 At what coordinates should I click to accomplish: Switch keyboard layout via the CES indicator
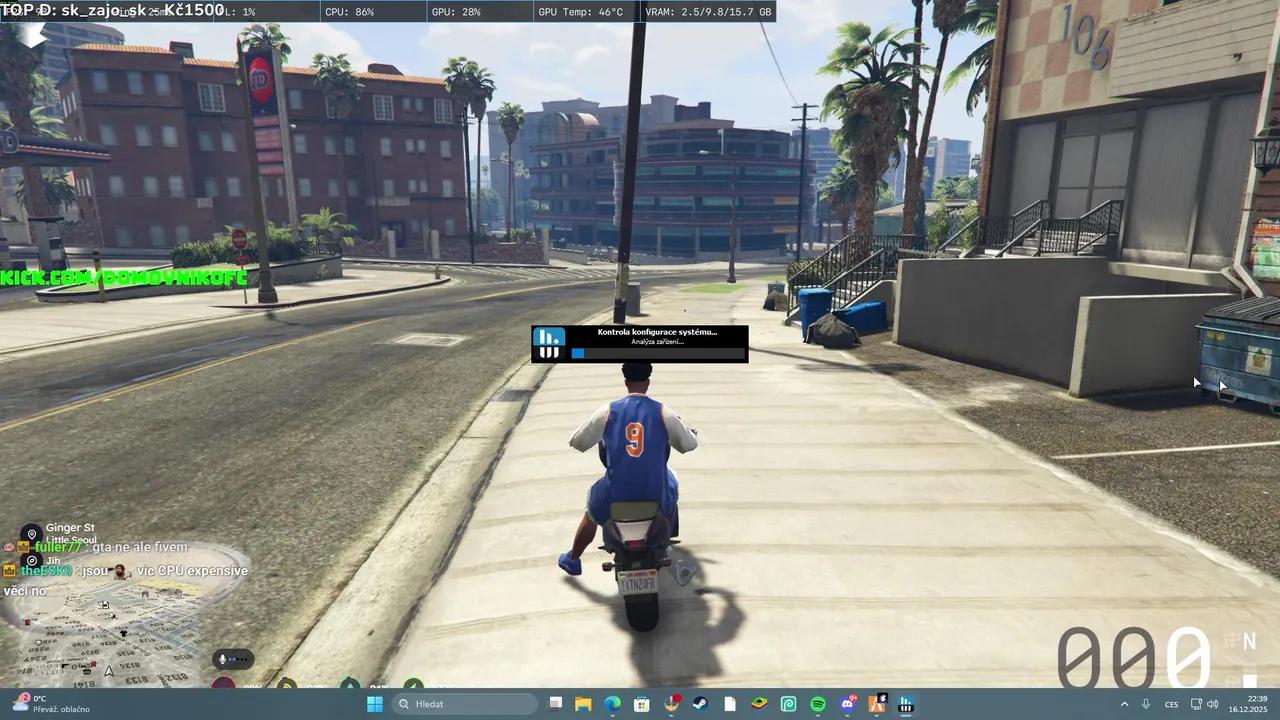[1170, 704]
